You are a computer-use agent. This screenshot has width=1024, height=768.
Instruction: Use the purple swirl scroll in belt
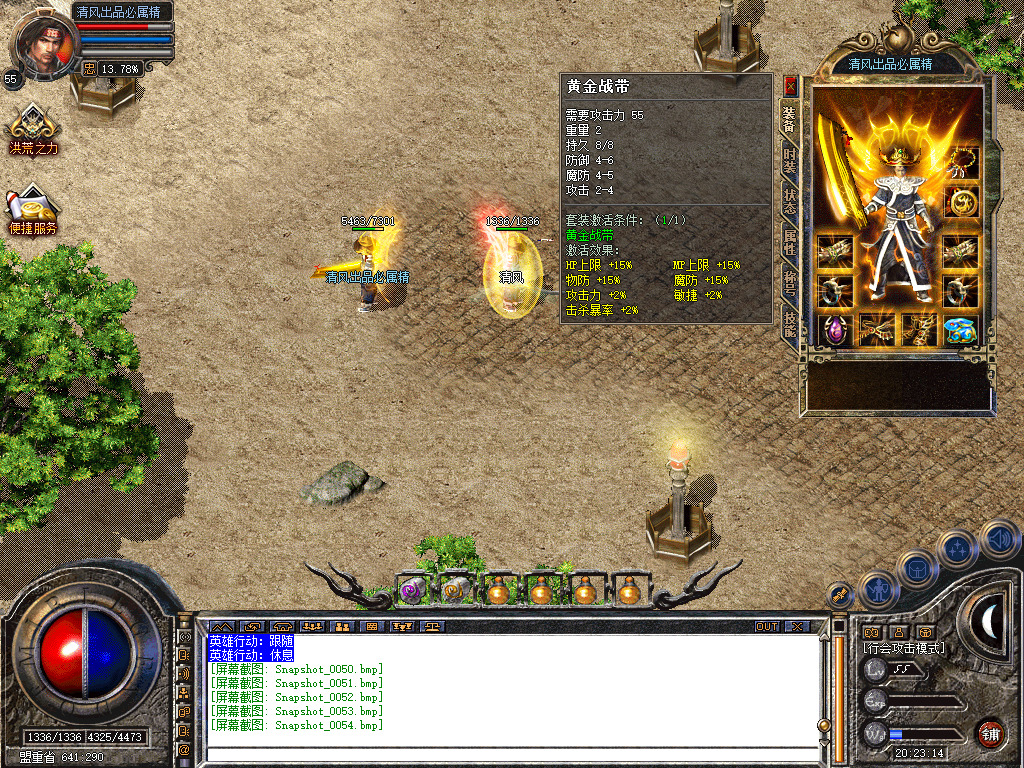412,591
